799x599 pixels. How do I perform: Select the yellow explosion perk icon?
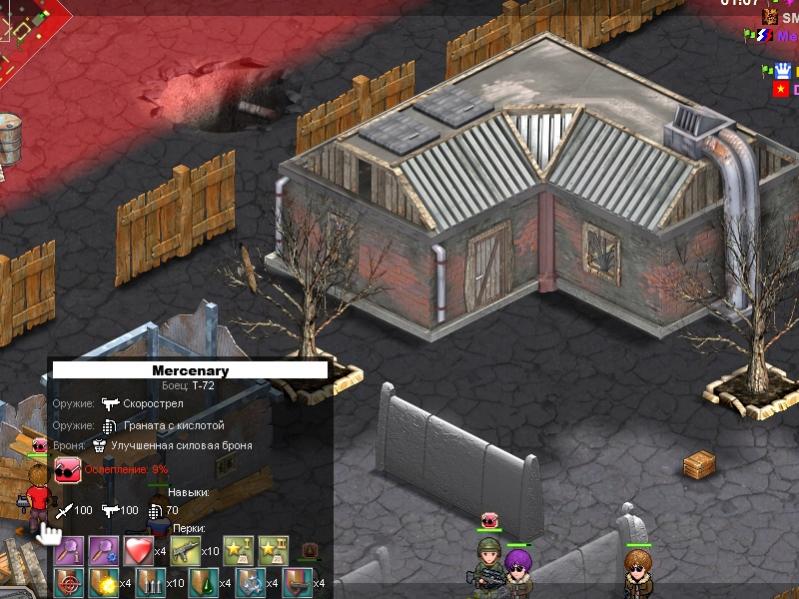tap(102, 582)
